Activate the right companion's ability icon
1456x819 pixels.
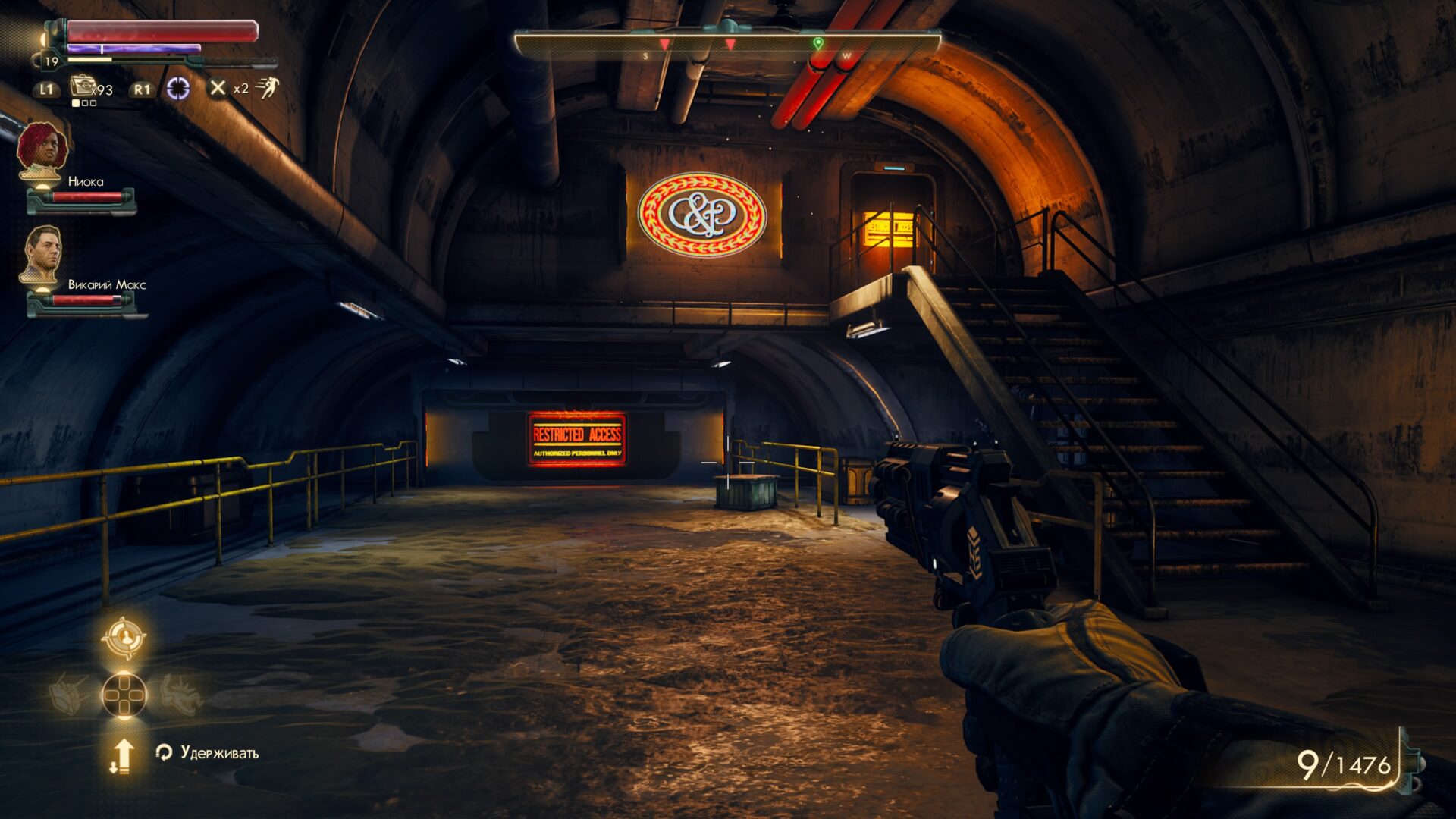tap(180, 694)
